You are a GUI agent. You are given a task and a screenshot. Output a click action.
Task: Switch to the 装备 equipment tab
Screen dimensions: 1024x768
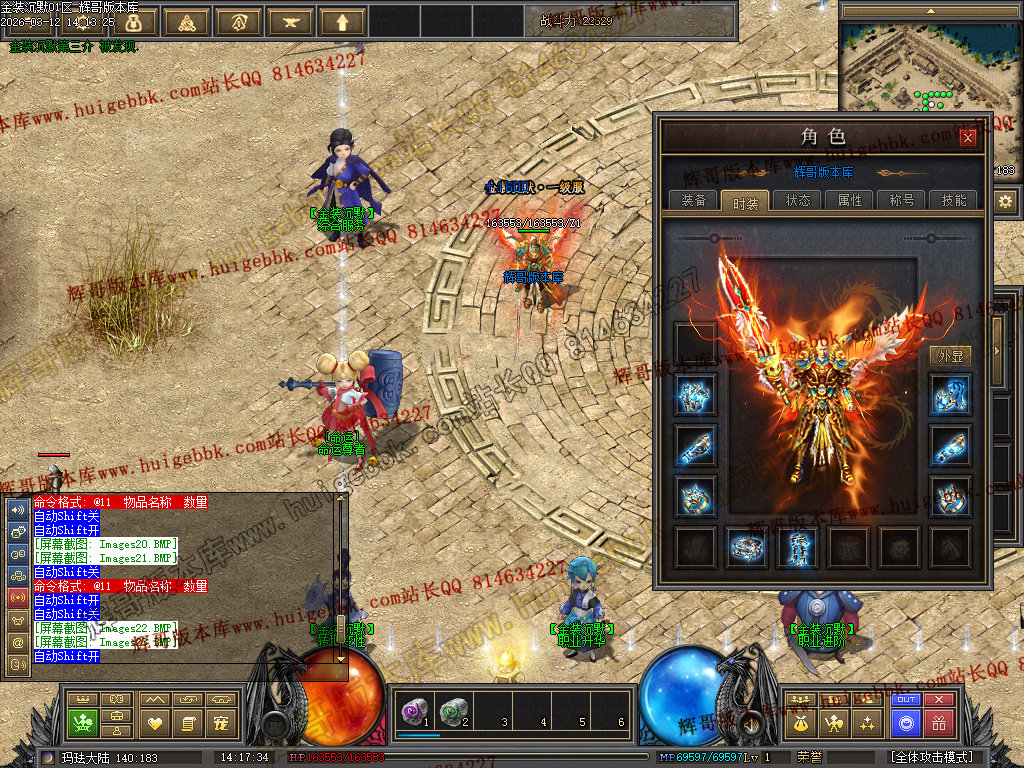point(693,200)
